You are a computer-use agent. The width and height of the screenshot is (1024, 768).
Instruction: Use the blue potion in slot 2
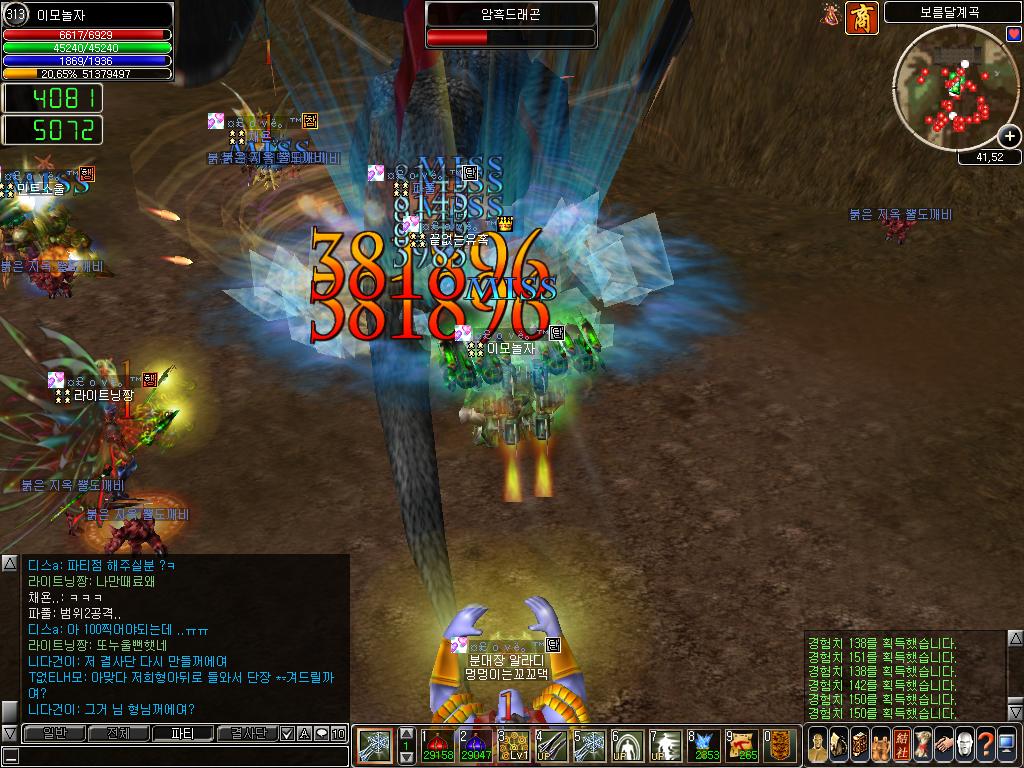[475, 745]
